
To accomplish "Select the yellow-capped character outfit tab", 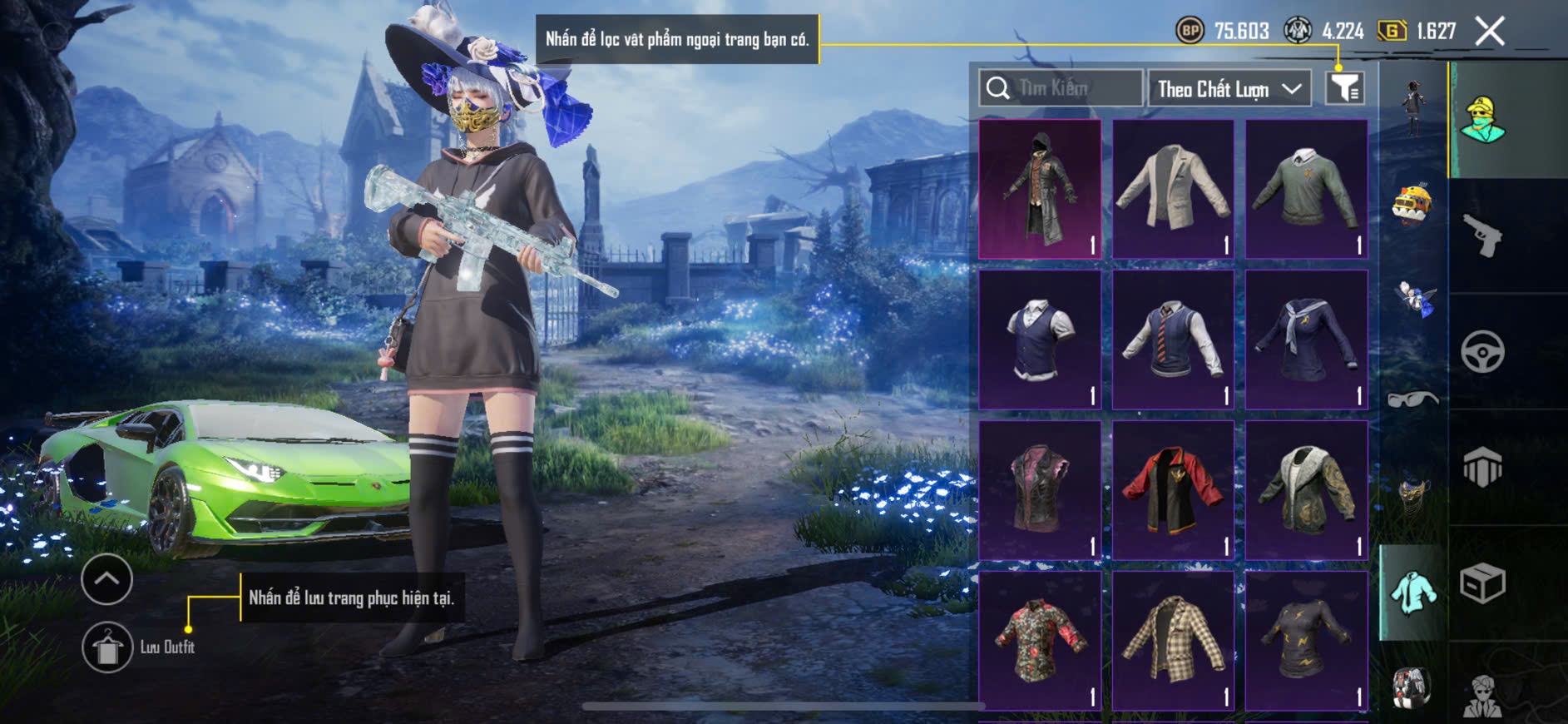I will coord(1483,120).
